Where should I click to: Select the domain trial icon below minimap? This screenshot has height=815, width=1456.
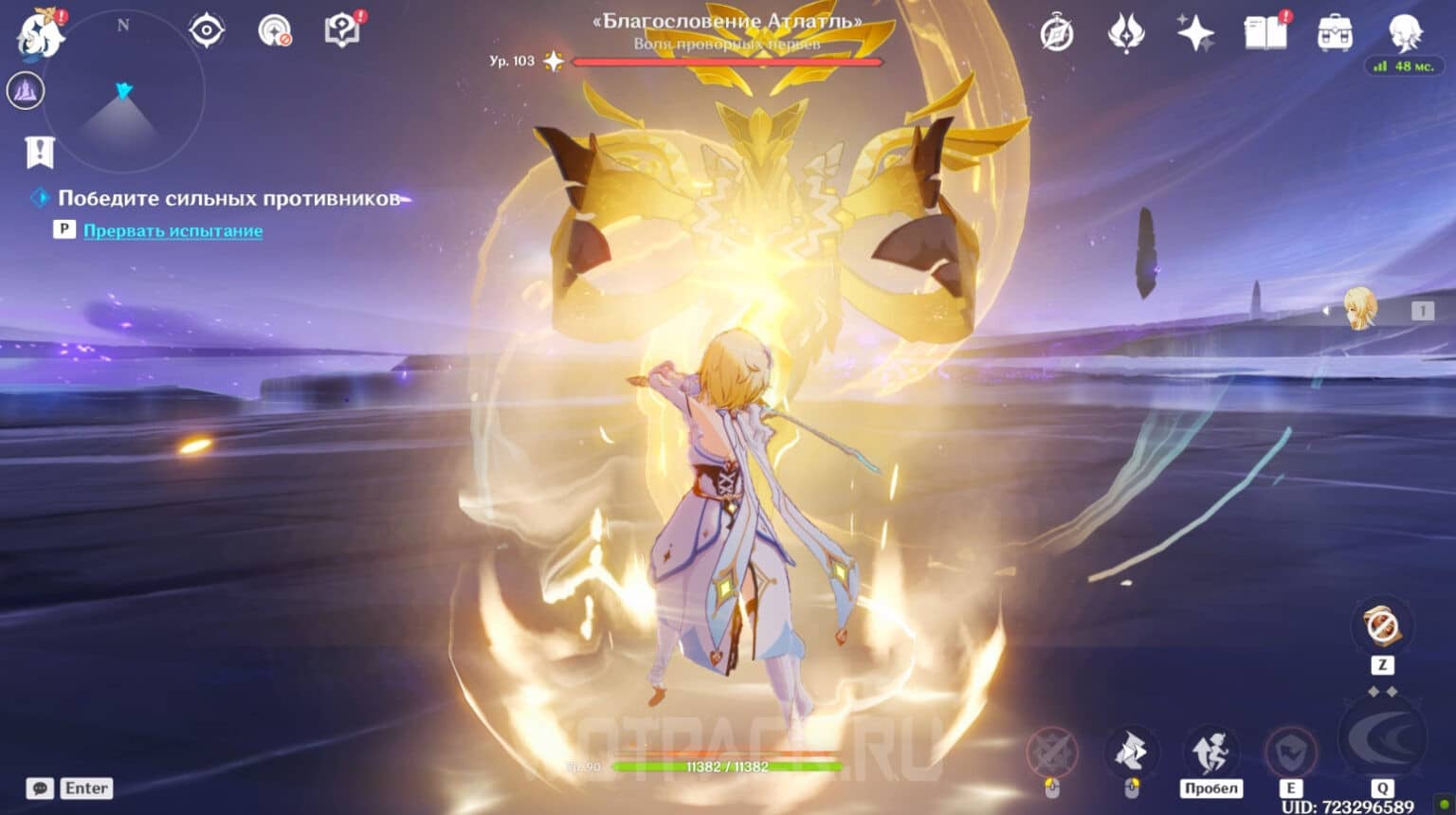26,90
